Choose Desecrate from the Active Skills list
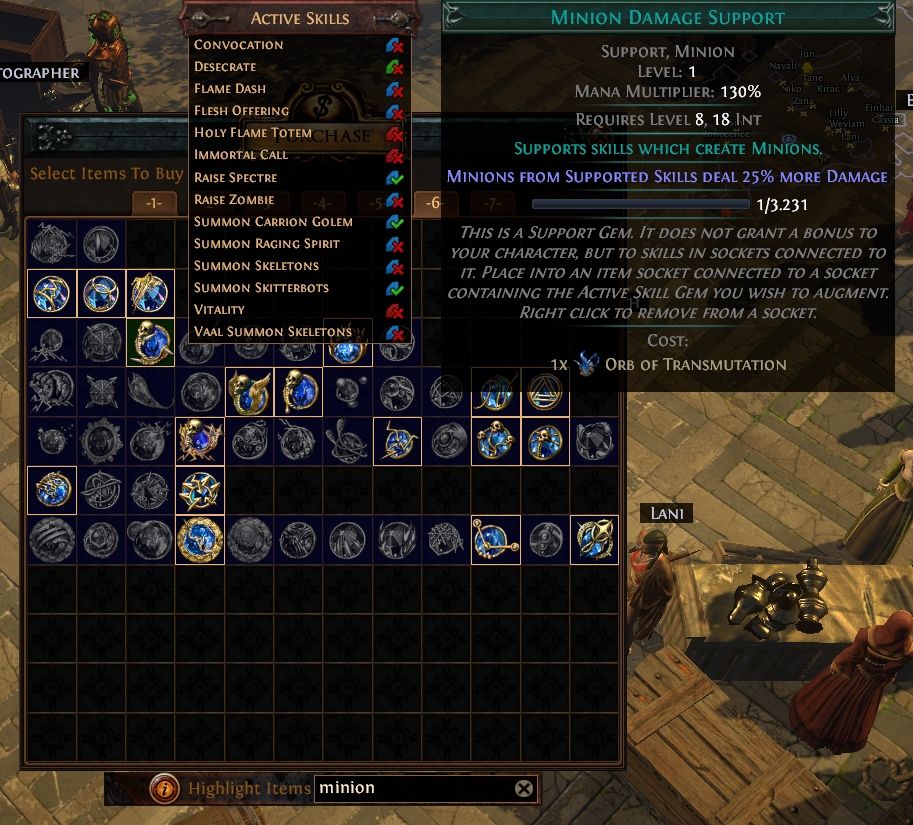913x825 pixels. 225,67
